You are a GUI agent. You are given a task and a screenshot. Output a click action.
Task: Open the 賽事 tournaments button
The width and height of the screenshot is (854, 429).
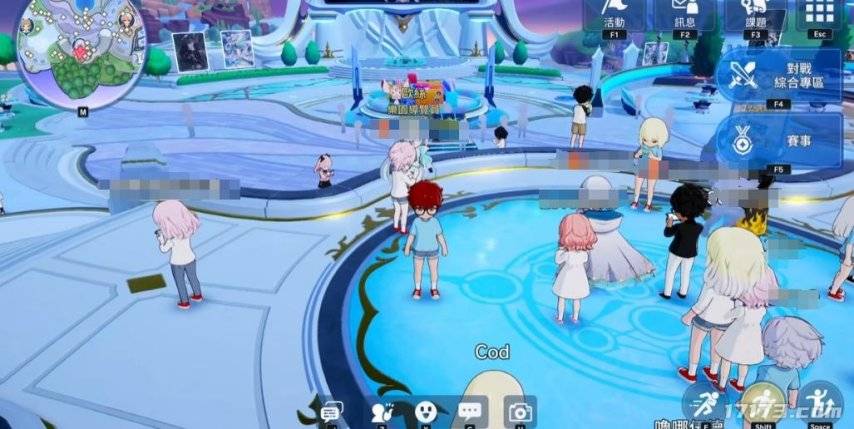click(780, 139)
